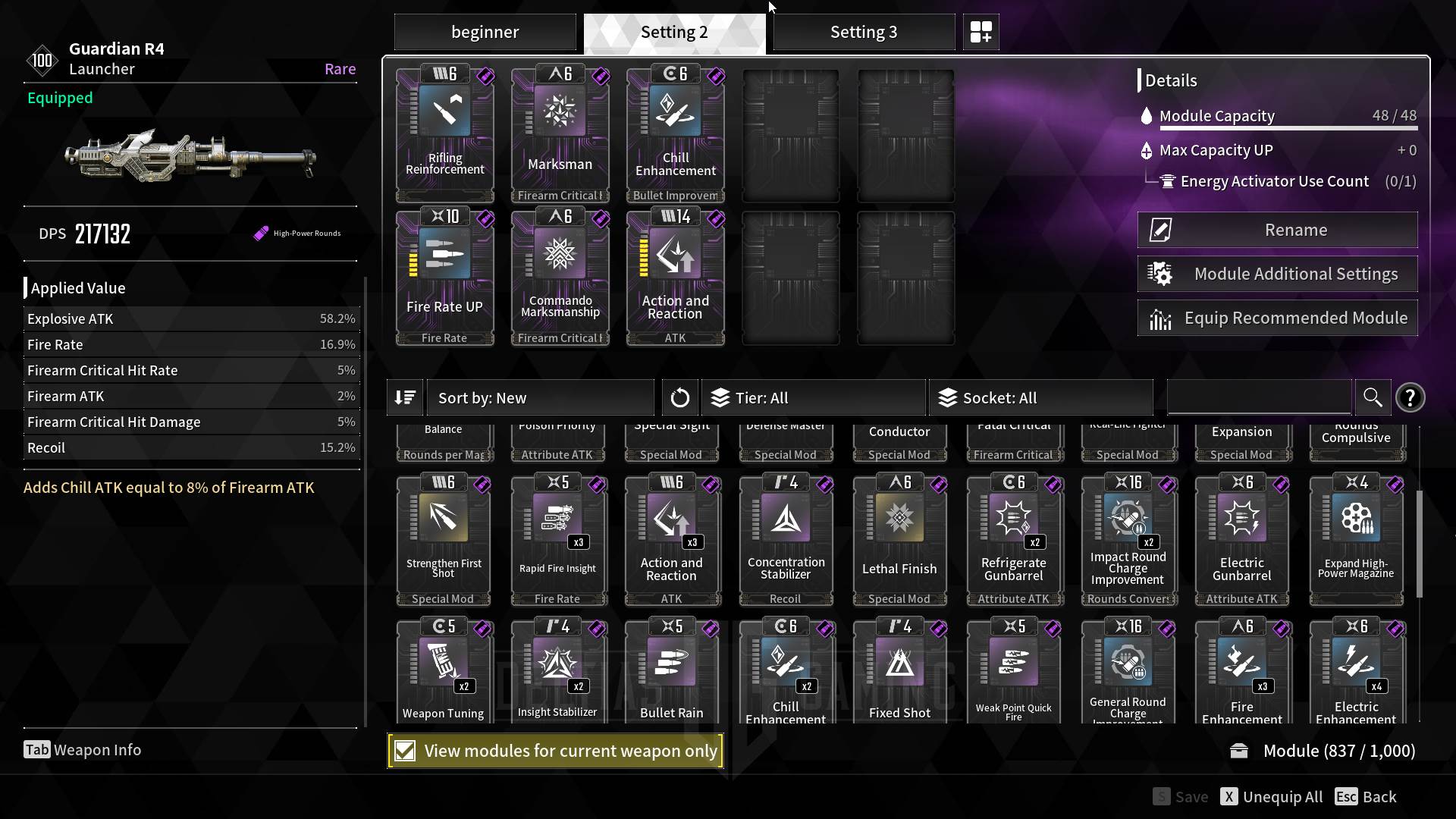Choose the Lethal Finish module
Screen dimensions: 1456x819
pos(899,540)
